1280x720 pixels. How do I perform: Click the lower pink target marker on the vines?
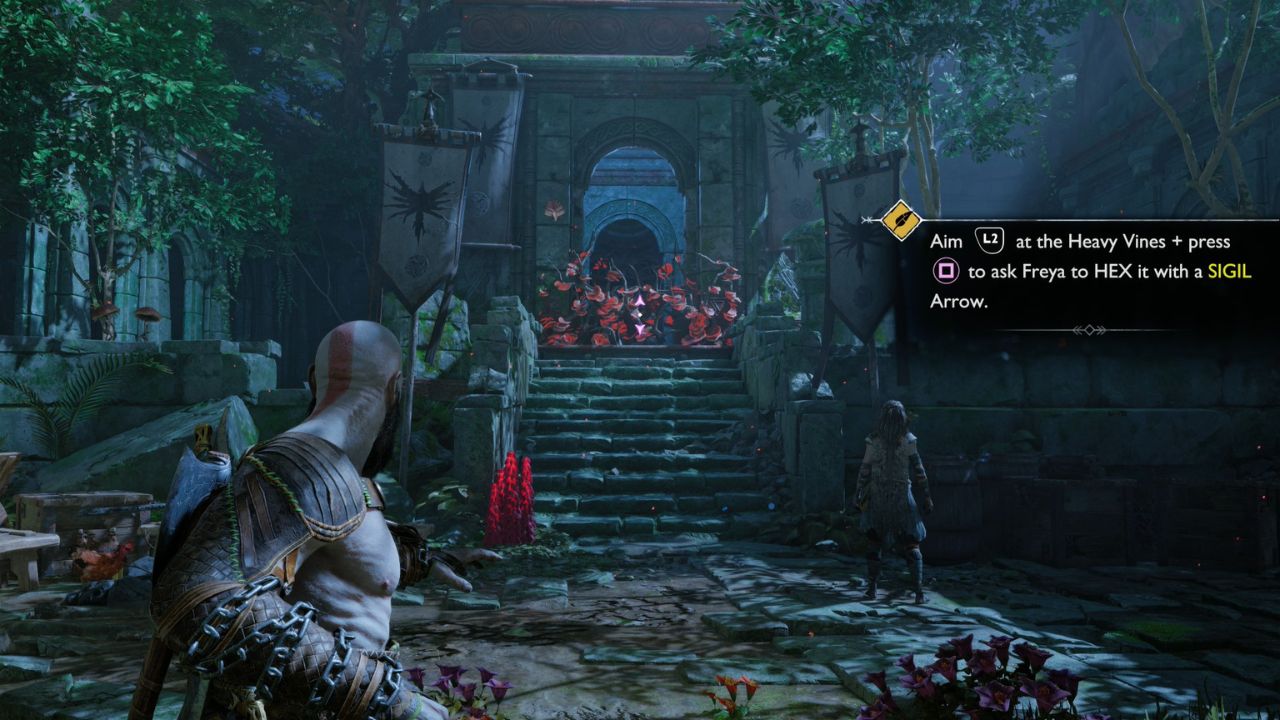click(640, 329)
